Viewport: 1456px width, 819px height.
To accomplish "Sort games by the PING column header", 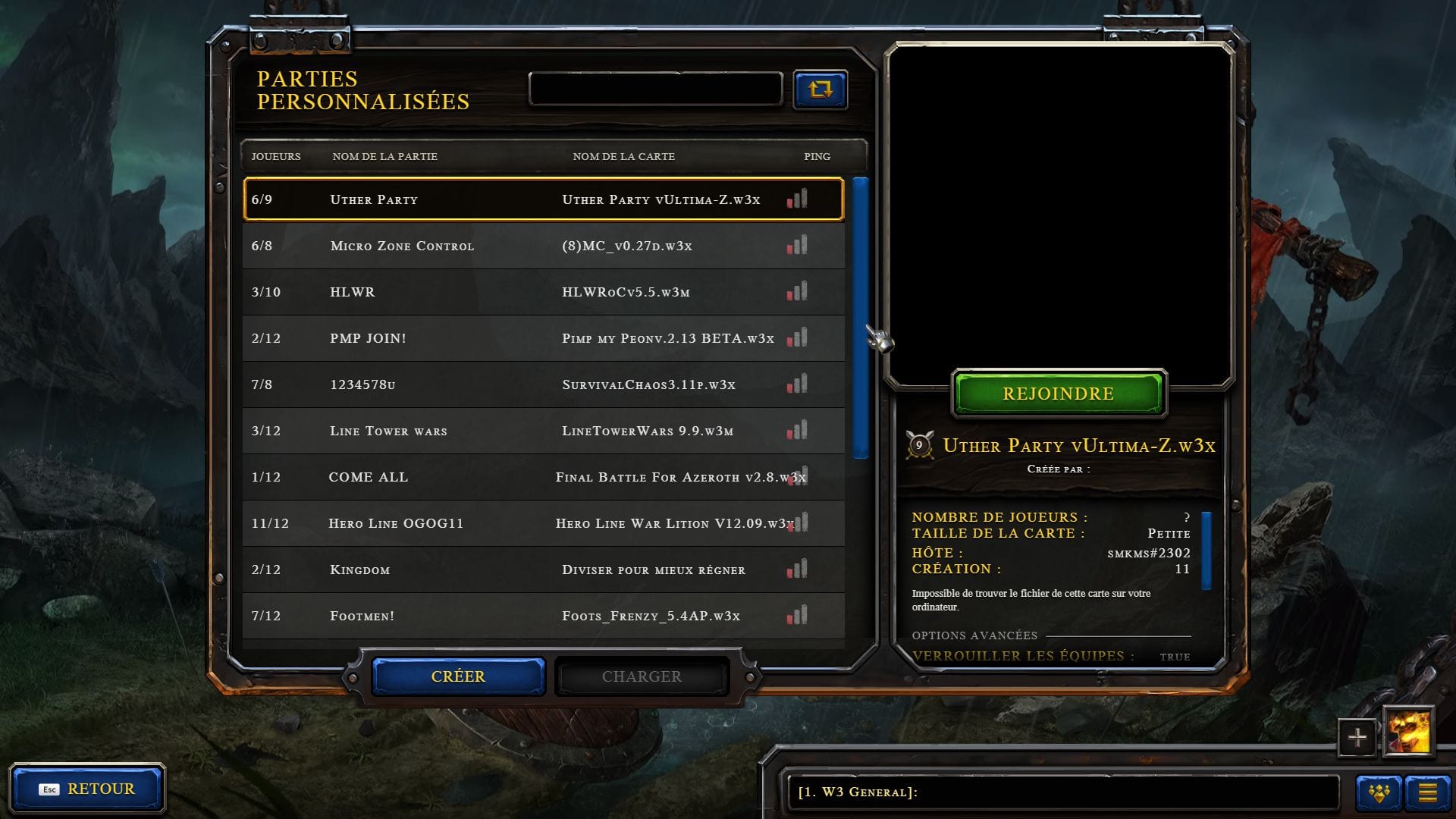I will [816, 157].
